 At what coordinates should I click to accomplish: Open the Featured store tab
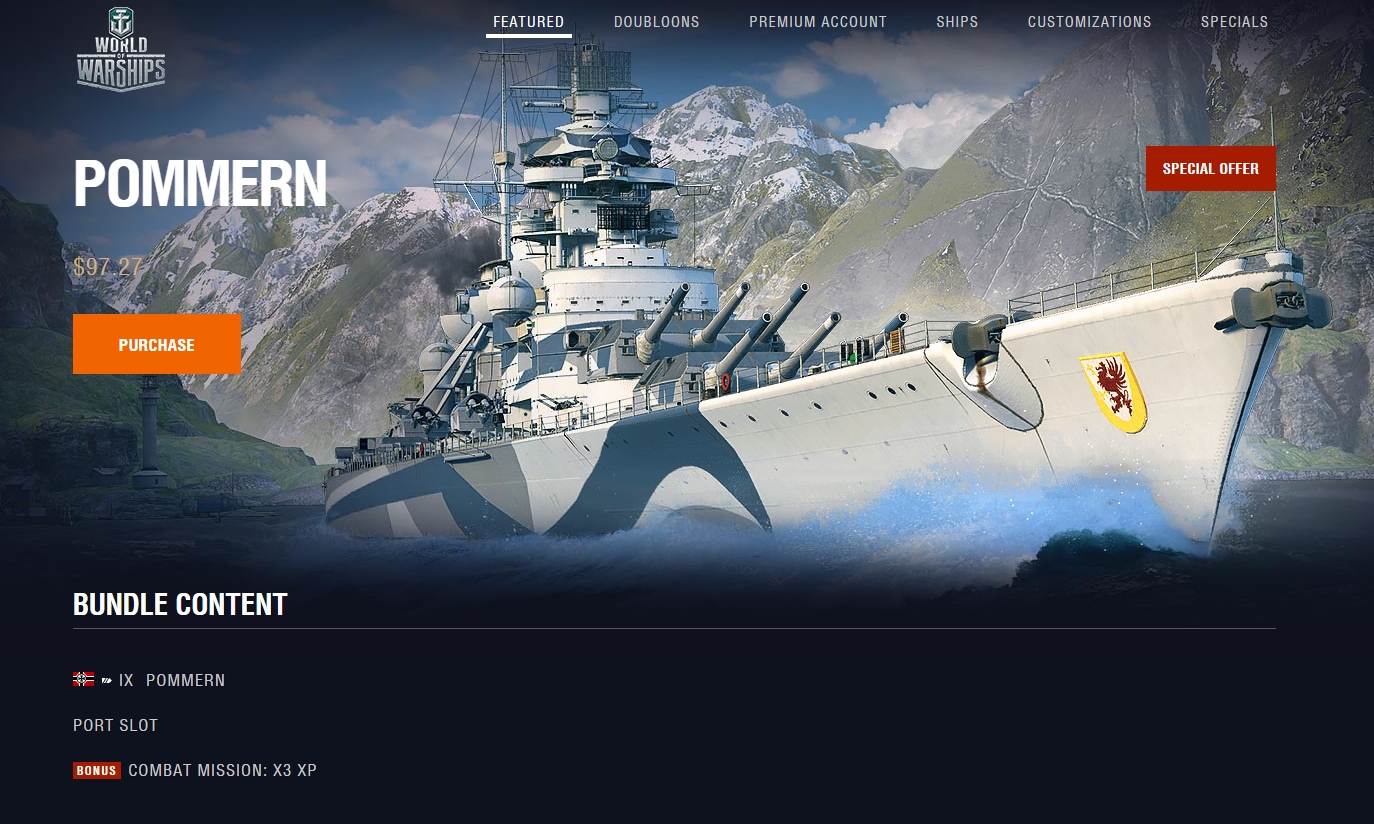528,22
